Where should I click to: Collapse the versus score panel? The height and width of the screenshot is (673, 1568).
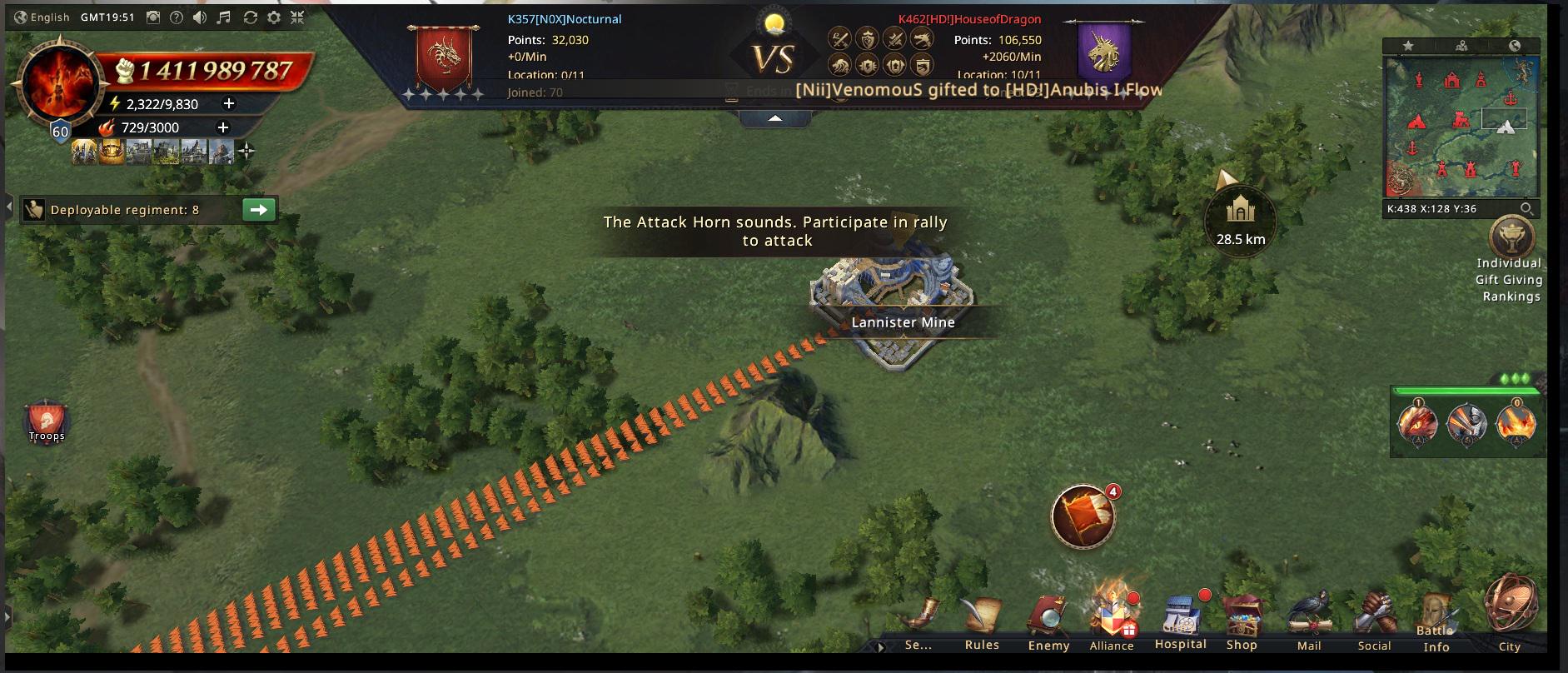(x=774, y=119)
